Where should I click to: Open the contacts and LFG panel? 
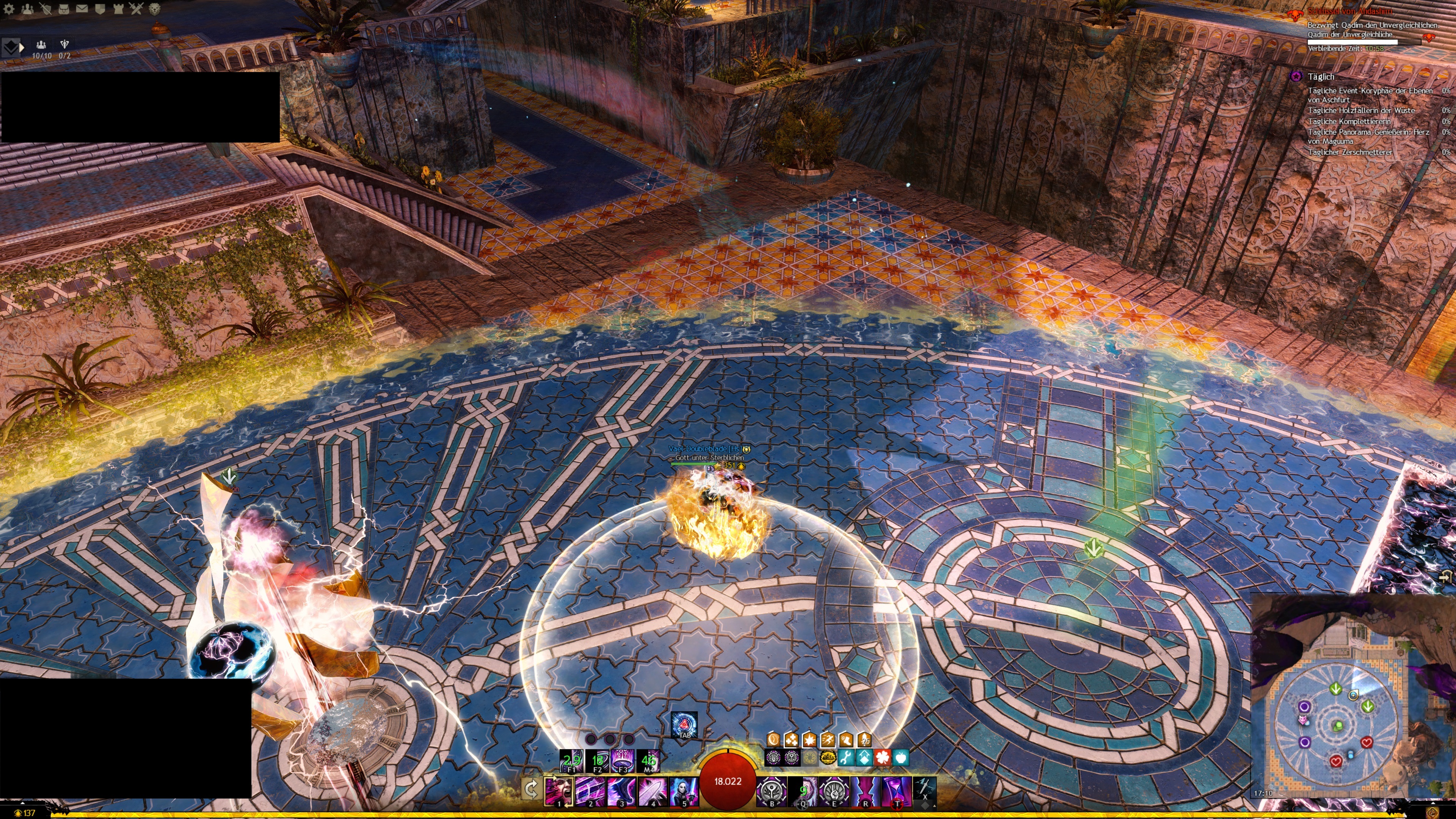[27, 8]
